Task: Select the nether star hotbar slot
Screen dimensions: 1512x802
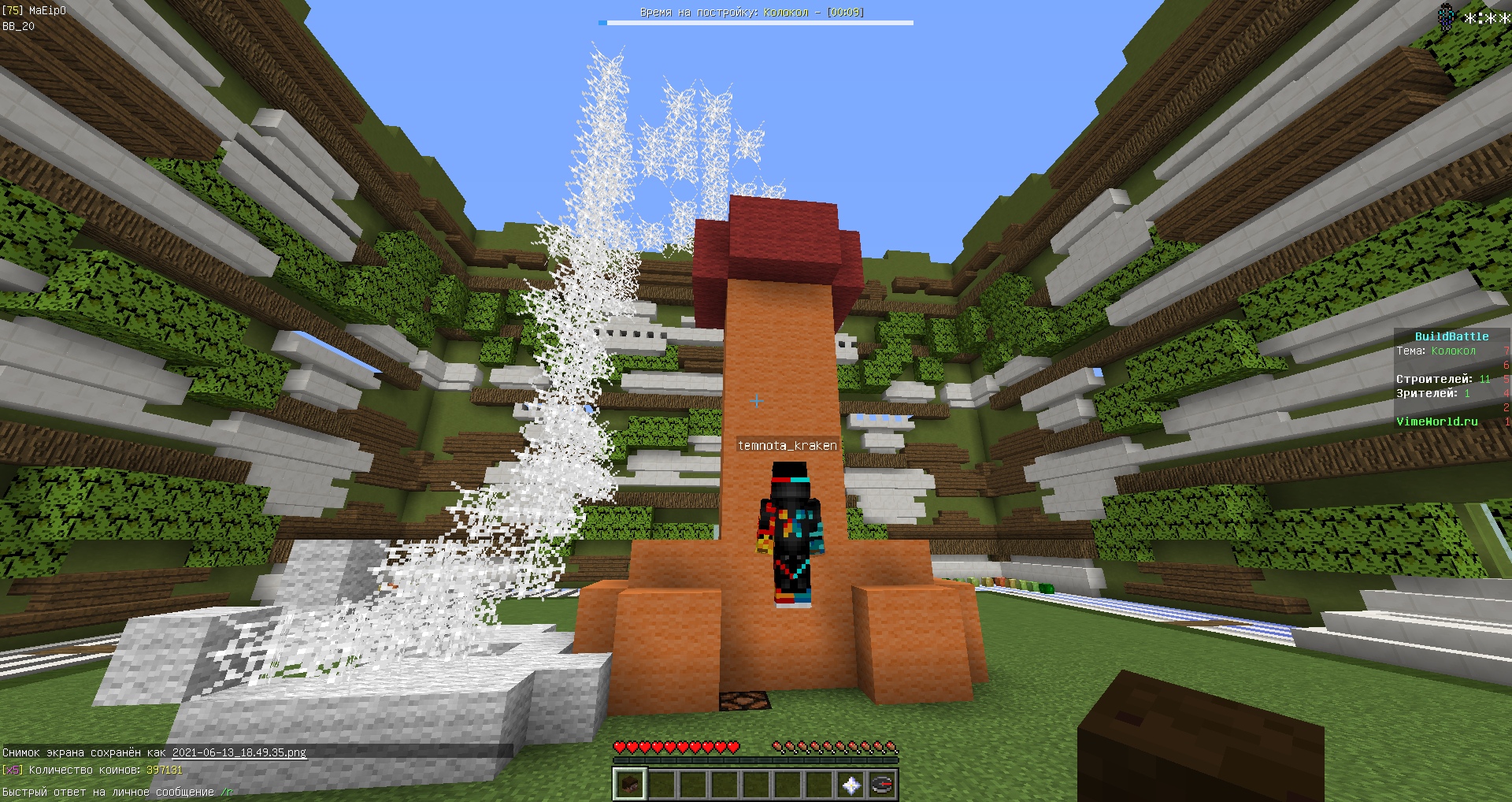Action: pyautogui.click(x=850, y=785)
